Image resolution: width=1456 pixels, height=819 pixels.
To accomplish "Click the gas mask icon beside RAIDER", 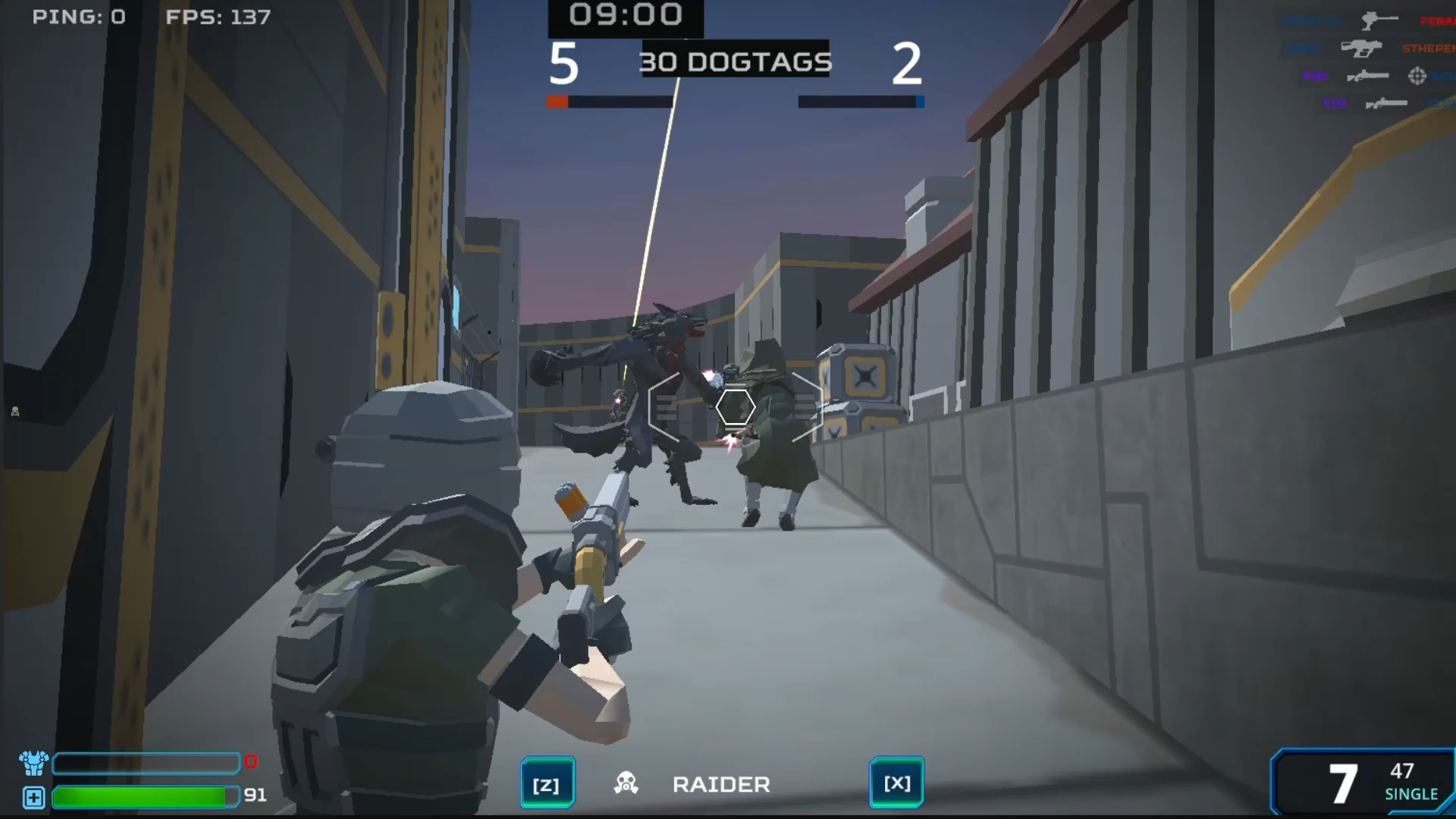I will pos(626,783).
